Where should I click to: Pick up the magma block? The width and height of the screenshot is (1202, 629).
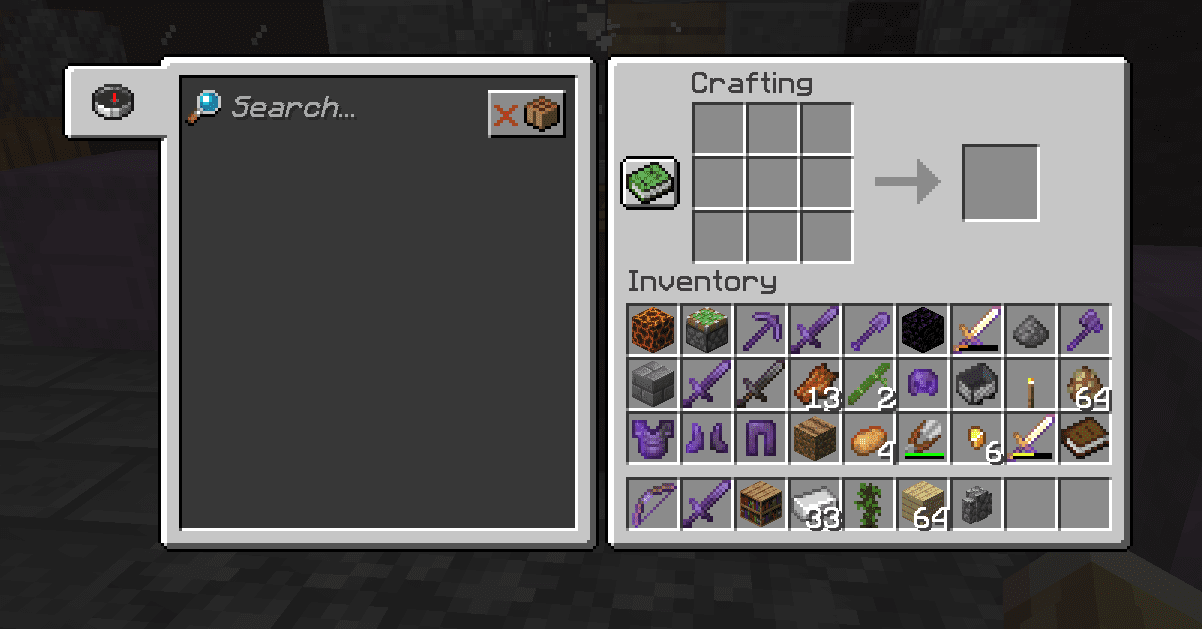pos(653,330)
